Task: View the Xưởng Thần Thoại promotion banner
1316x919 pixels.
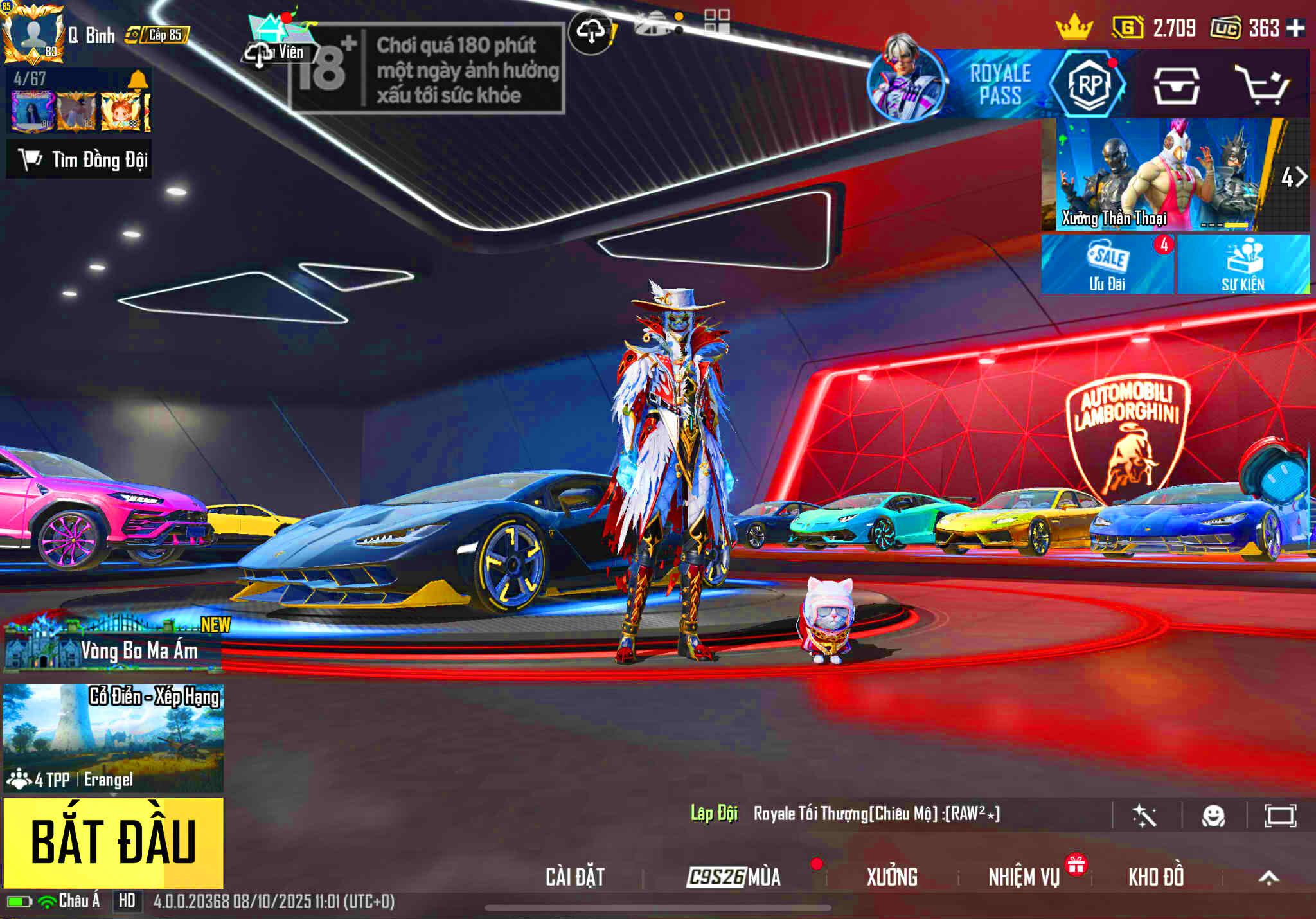Action: point(1157,175)
